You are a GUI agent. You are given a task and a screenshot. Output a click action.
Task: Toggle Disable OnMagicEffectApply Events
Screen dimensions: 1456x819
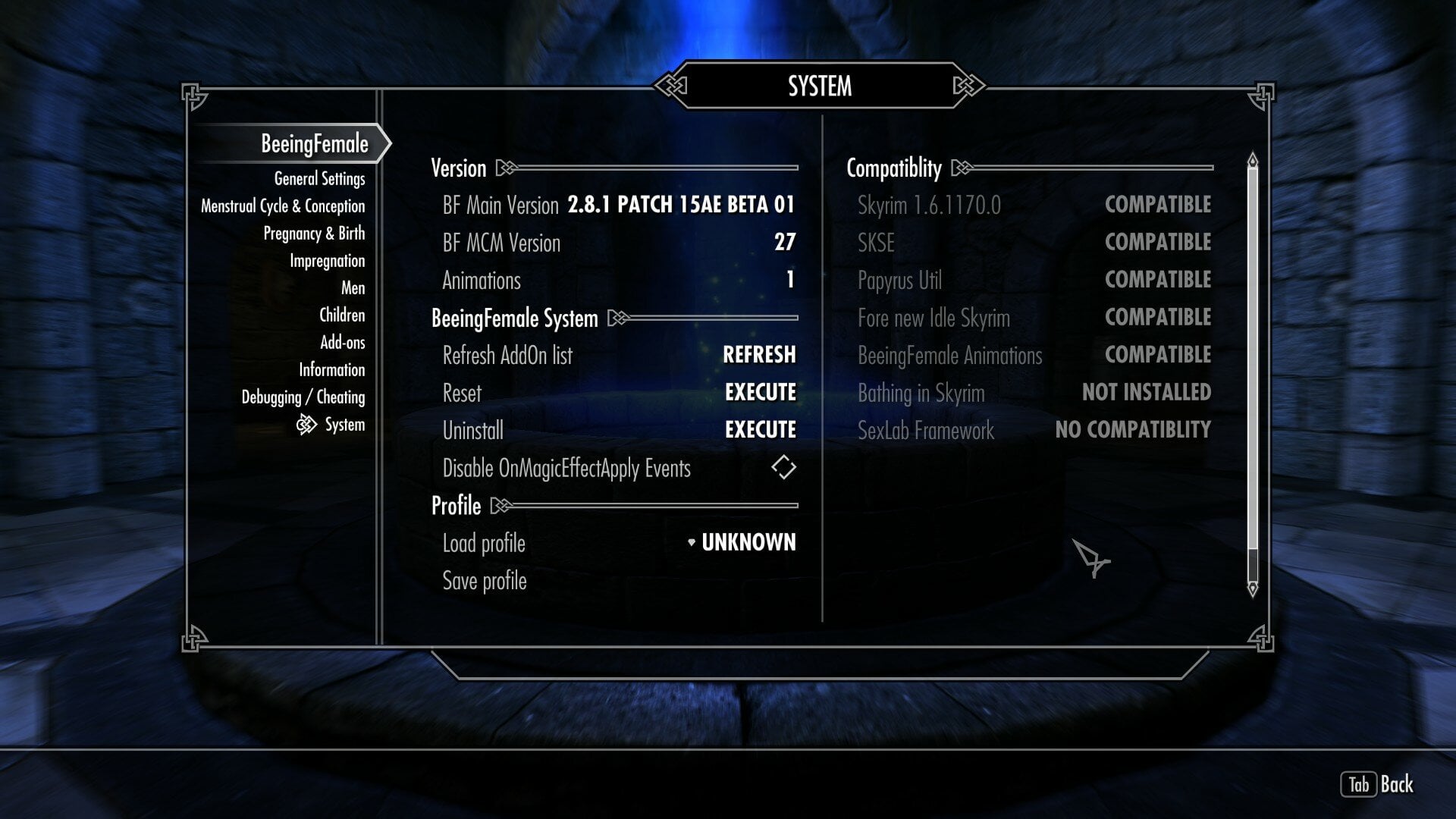(783, 467)
